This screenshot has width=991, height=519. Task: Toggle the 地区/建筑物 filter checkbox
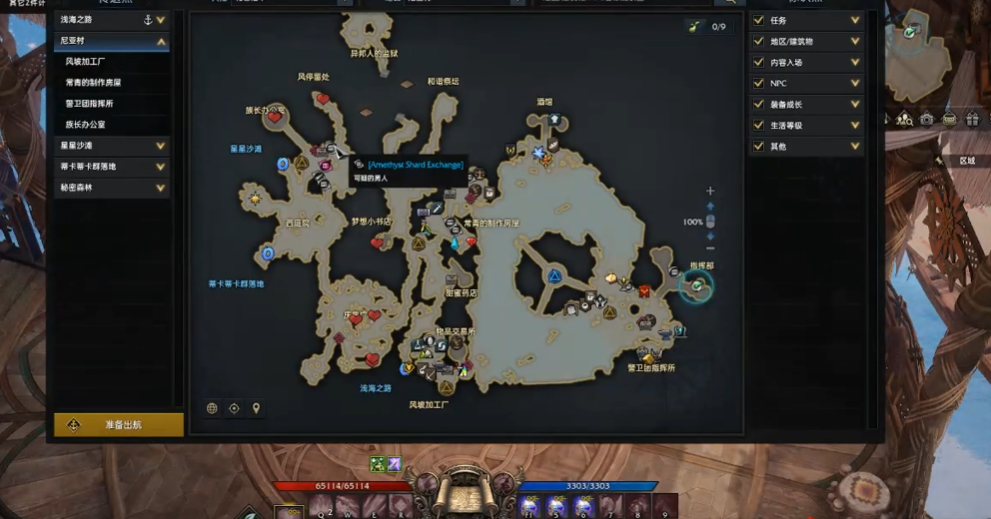[759, 42]
